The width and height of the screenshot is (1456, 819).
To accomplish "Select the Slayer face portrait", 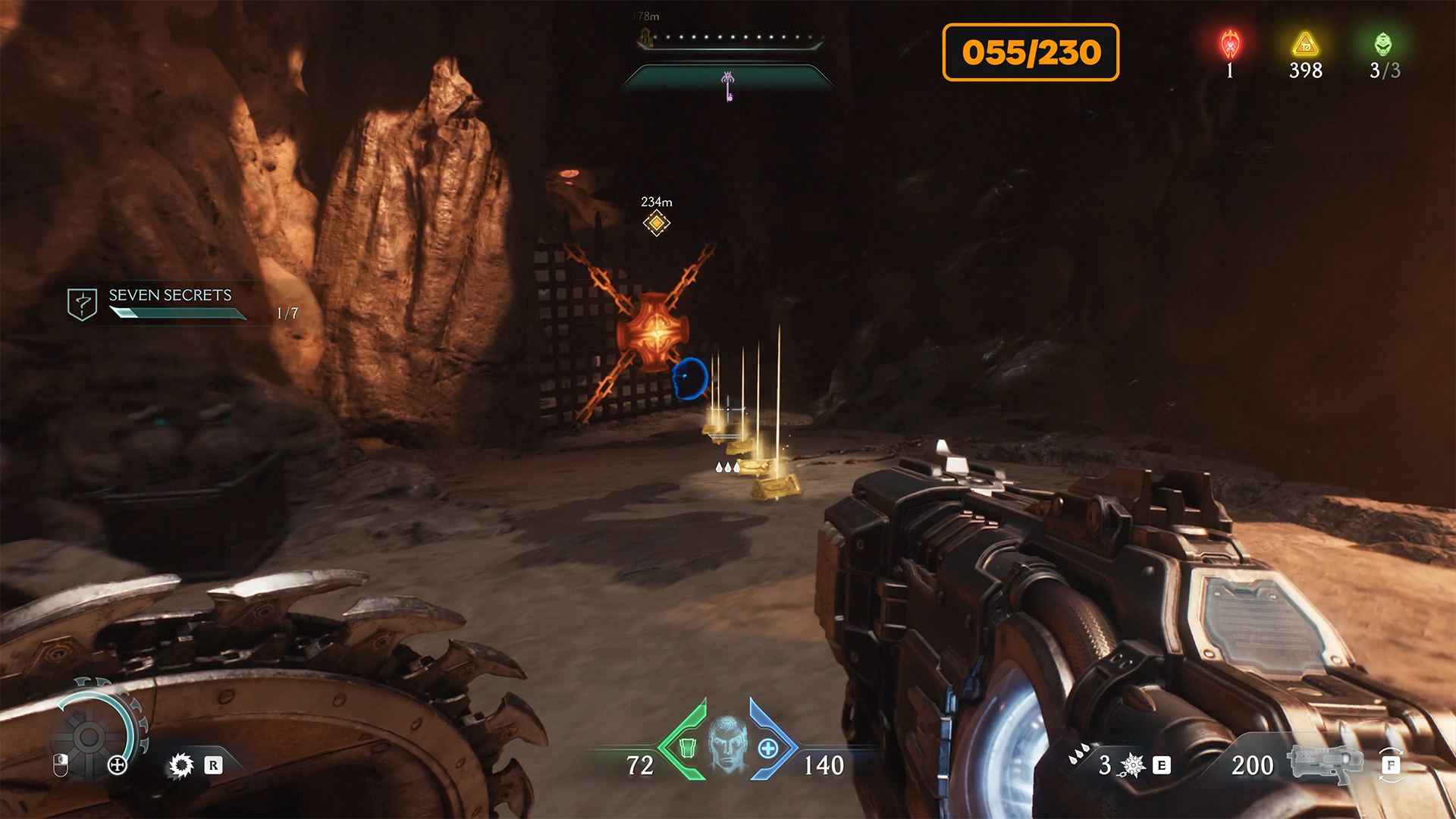I will coord(728,744).
